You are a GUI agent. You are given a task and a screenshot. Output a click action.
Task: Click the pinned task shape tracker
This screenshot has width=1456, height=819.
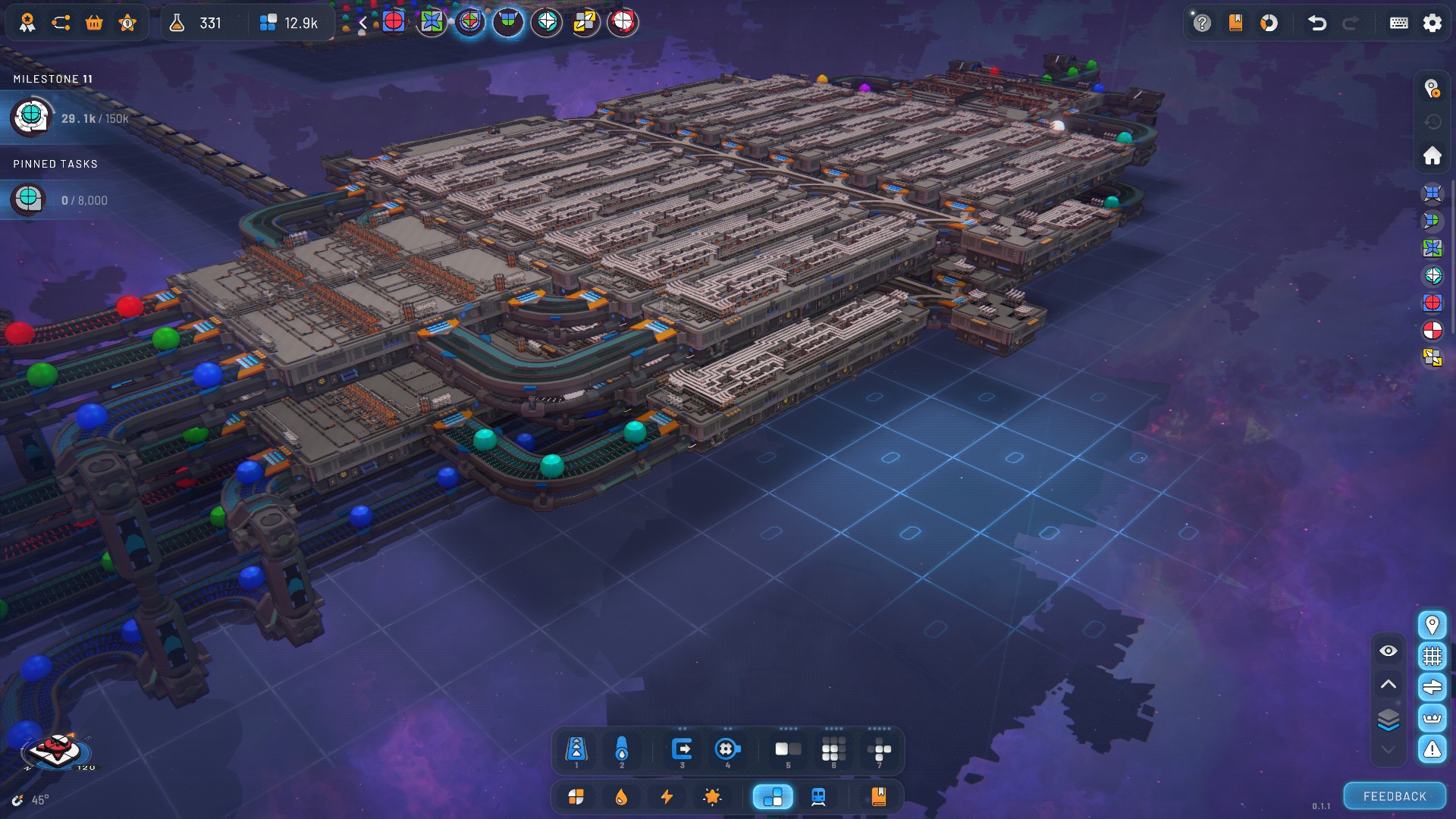point(29,199)
